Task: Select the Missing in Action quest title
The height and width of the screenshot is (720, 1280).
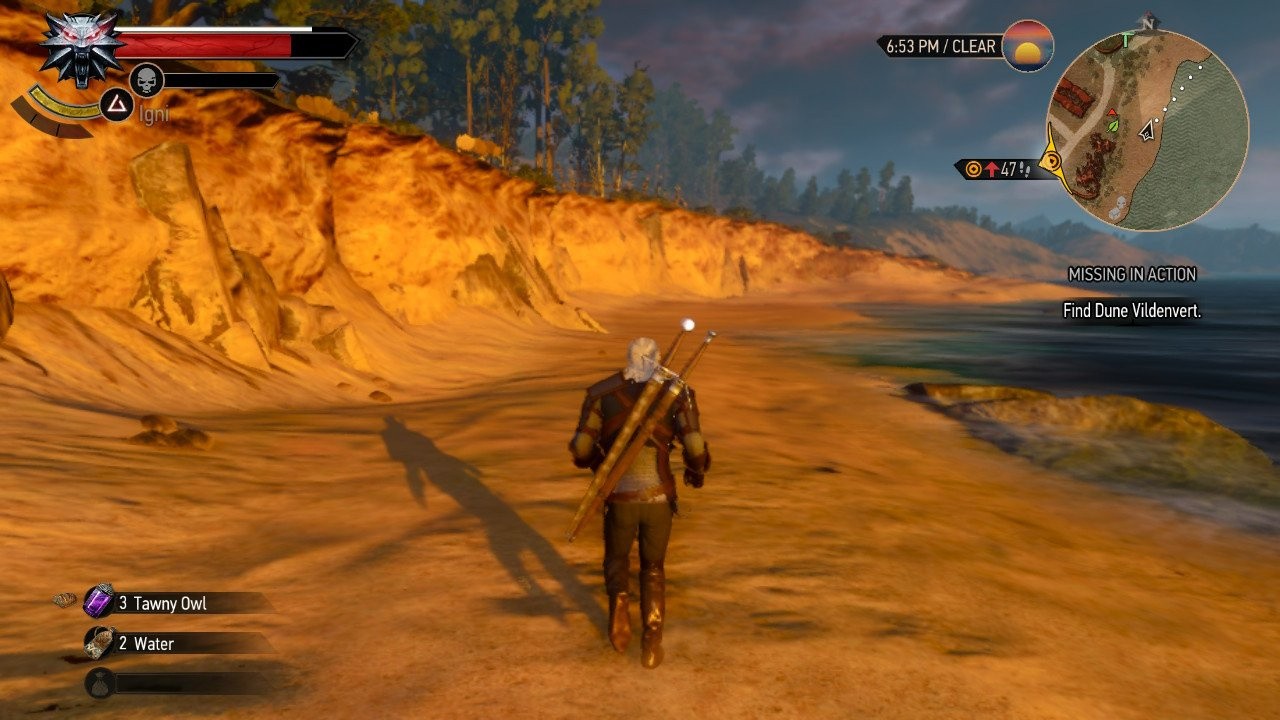Action: (x=1132, y=274)
